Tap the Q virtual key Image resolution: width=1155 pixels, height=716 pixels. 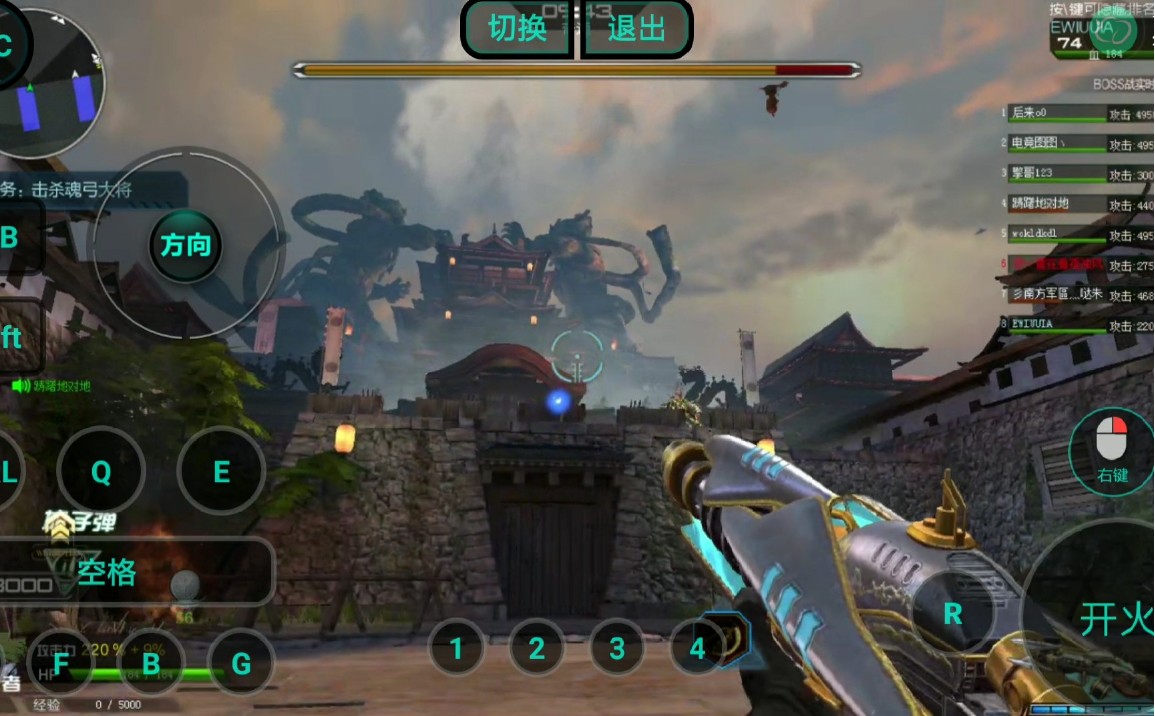[x=101, y=472]
